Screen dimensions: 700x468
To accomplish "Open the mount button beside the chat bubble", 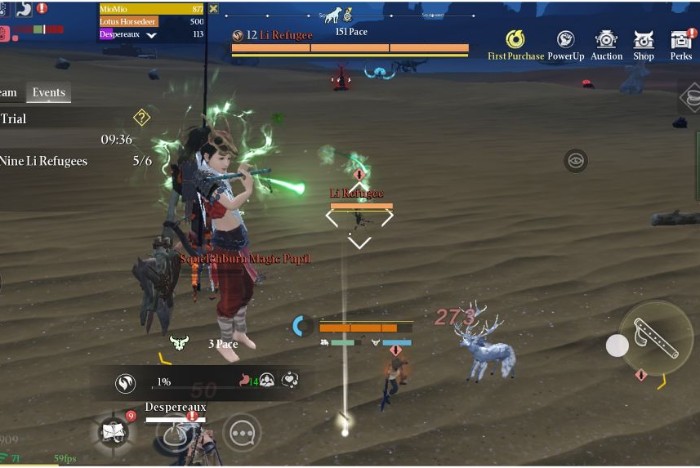I will point(179,434).
